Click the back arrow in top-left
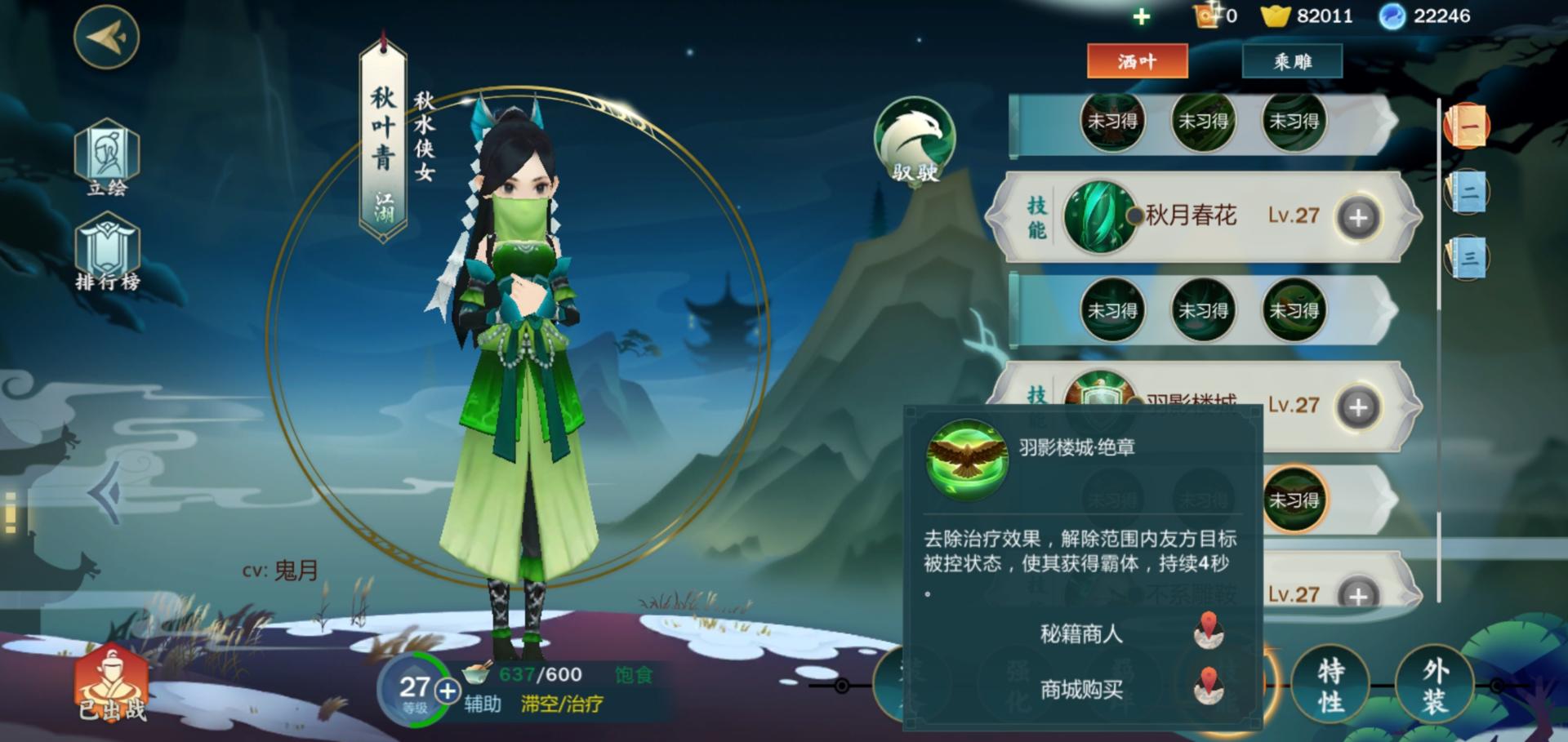The image size is (1568, 742). pos(106,37)
